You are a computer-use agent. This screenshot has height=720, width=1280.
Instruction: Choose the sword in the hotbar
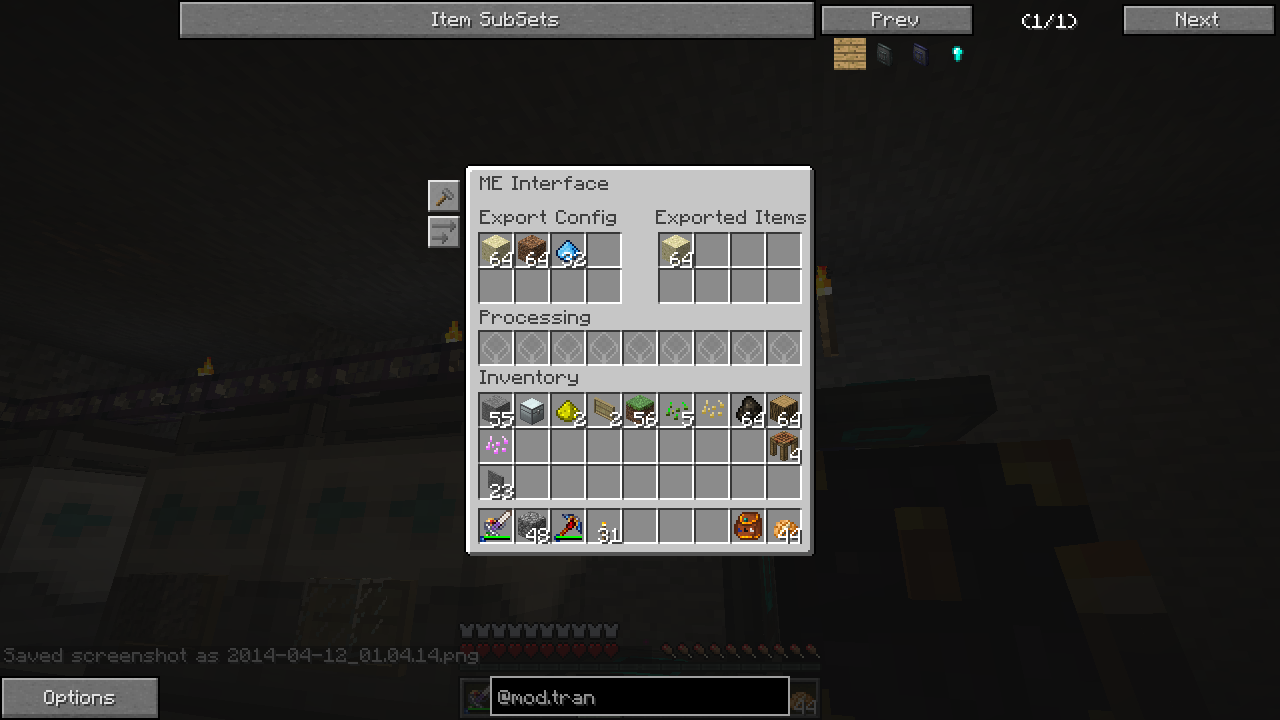[496, 526]
